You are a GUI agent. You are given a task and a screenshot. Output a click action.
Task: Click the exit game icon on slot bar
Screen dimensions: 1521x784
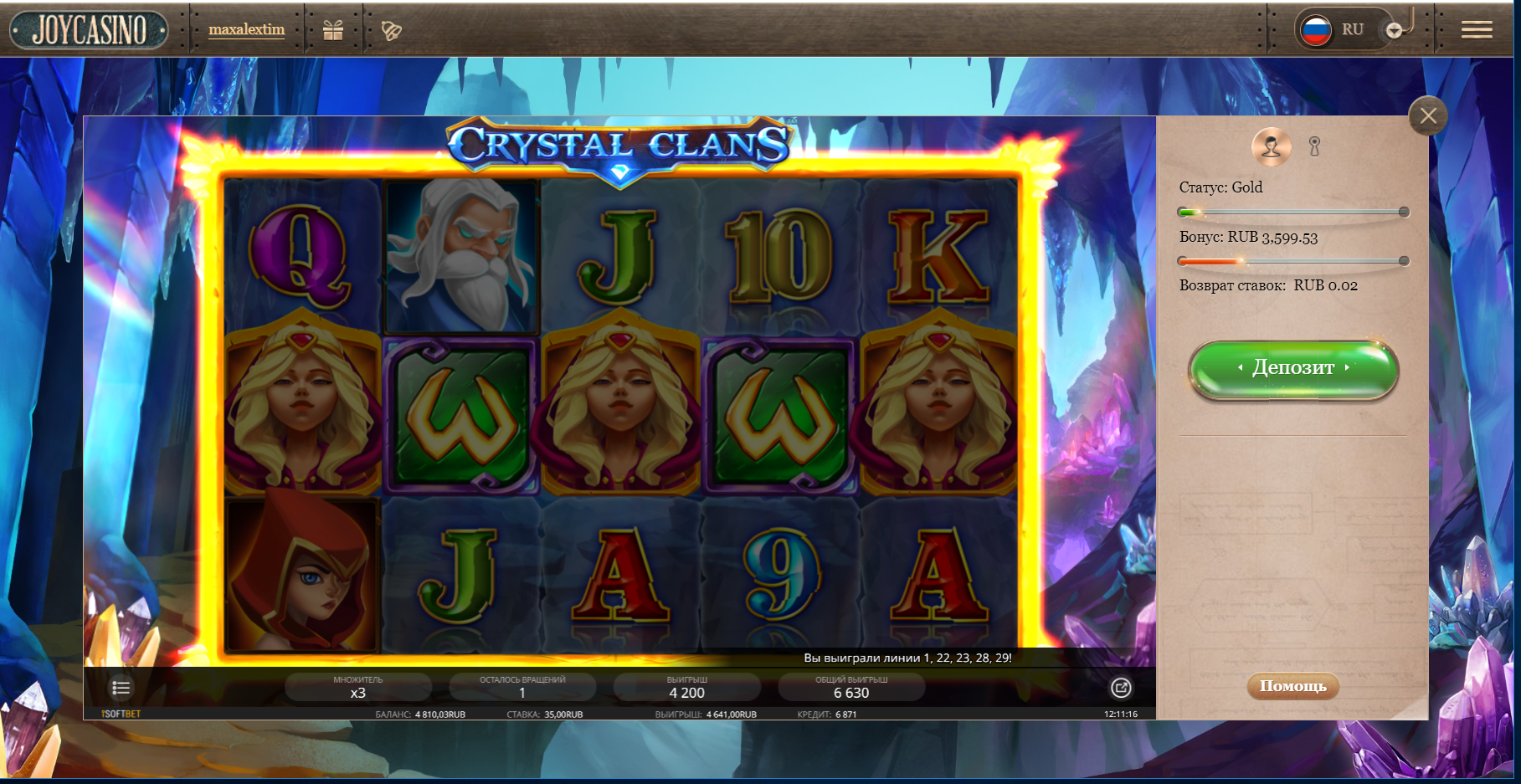pos(1121,688)
